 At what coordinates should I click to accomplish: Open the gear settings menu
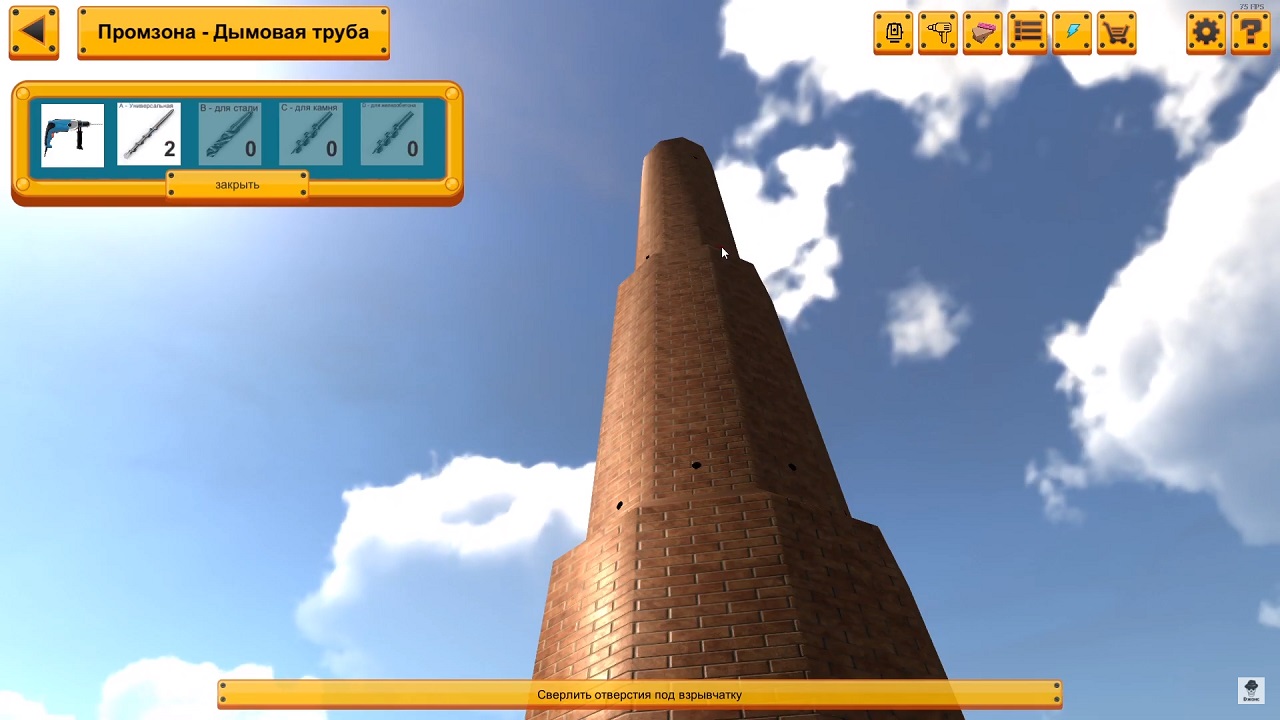(x=1206, y=33)
